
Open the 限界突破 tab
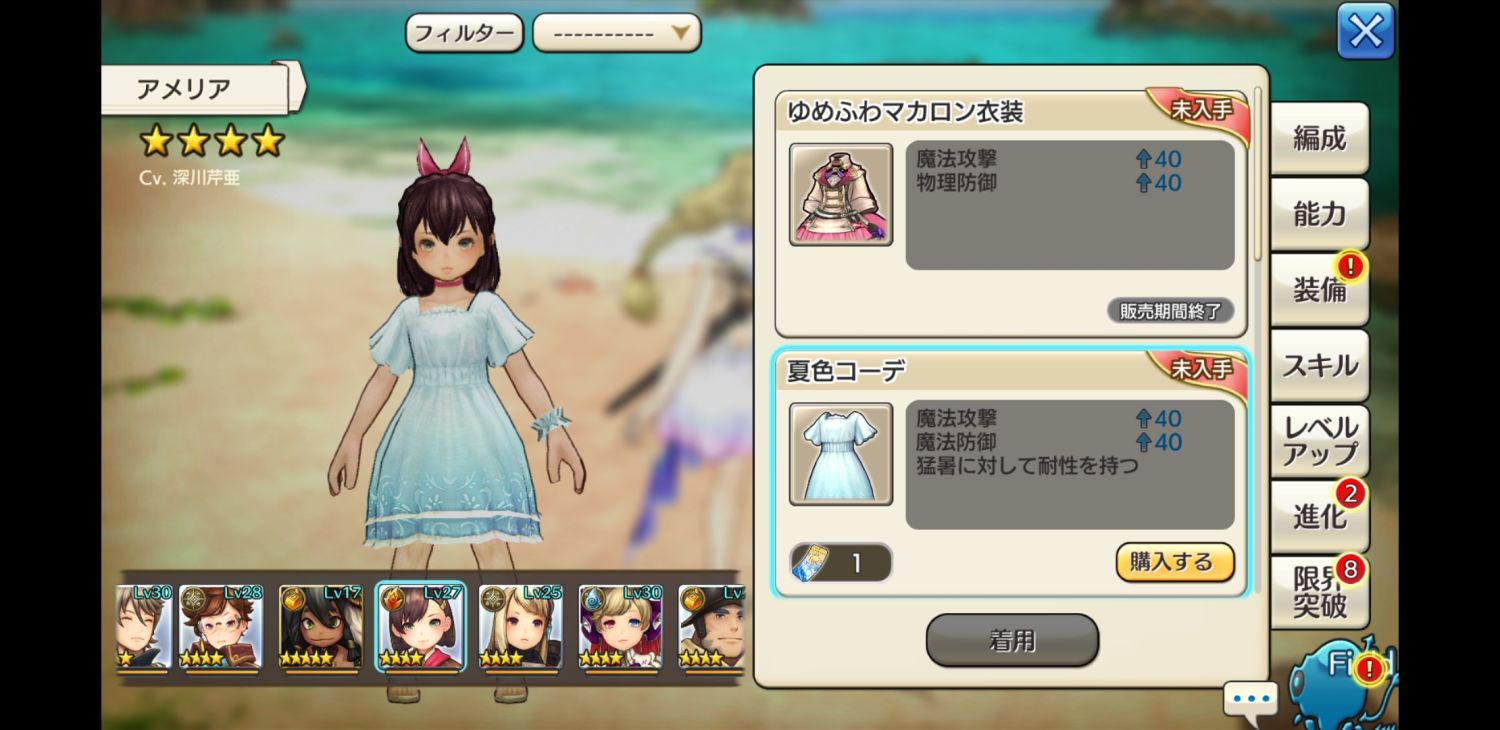click(1319, 592)
